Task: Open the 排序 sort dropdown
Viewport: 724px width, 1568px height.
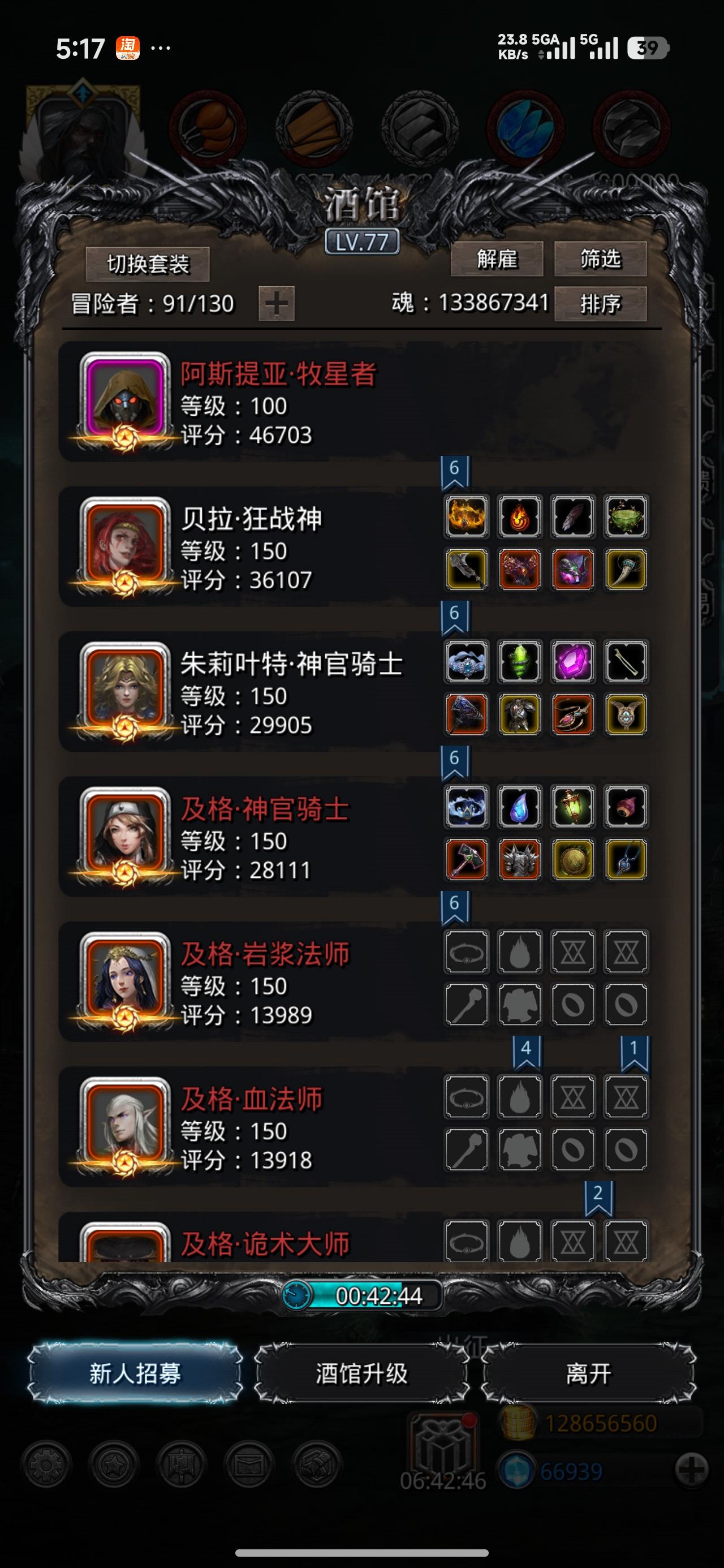Action: pos(600,304)
